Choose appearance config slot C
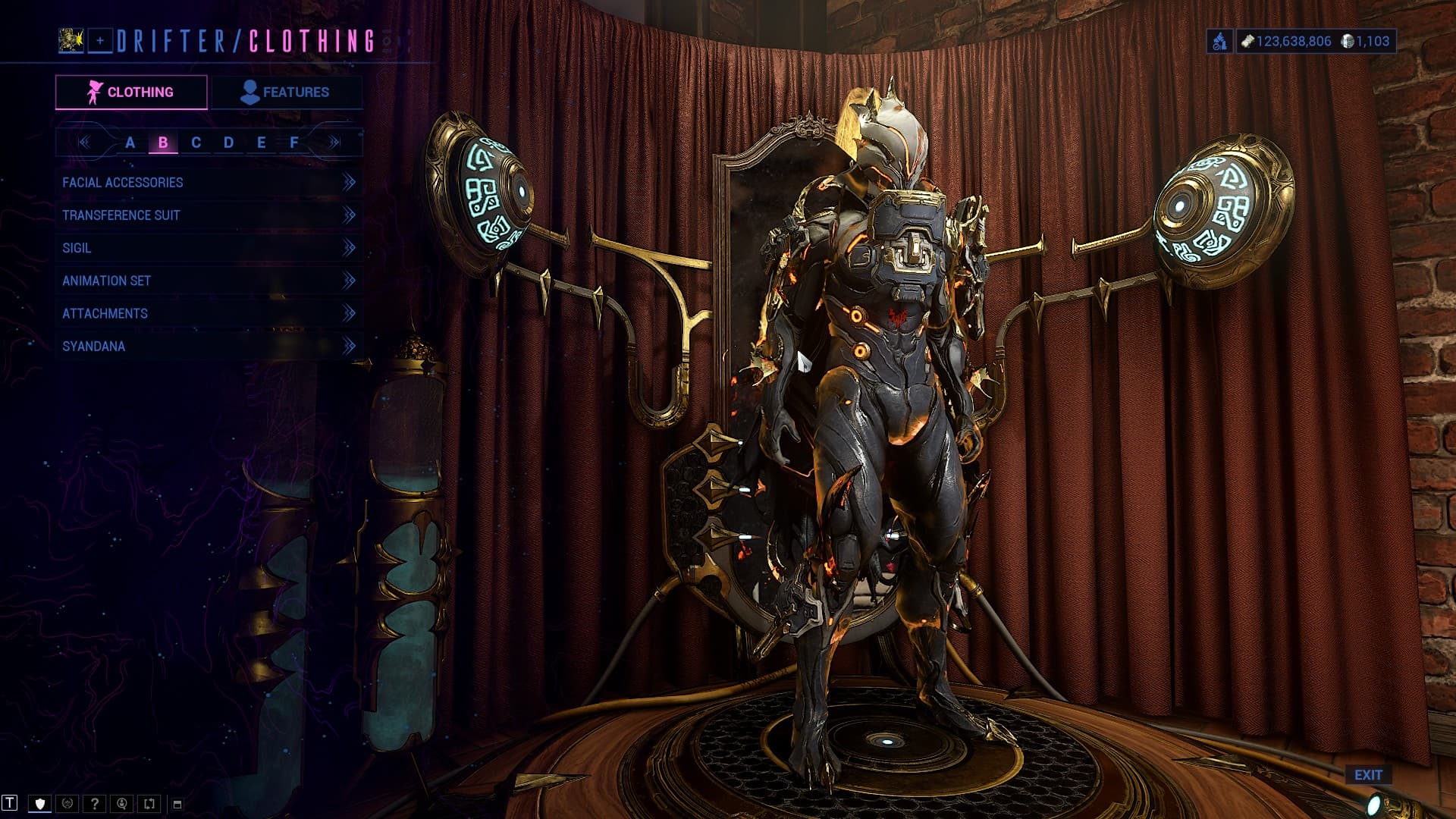Screen dimensions: 1456x819 point(196,143)
